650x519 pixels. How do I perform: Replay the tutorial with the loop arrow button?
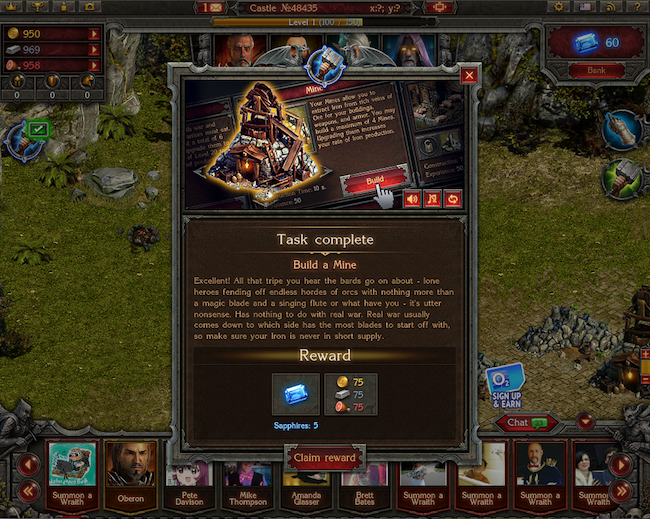pyautogui.click(x=454, y=199)
